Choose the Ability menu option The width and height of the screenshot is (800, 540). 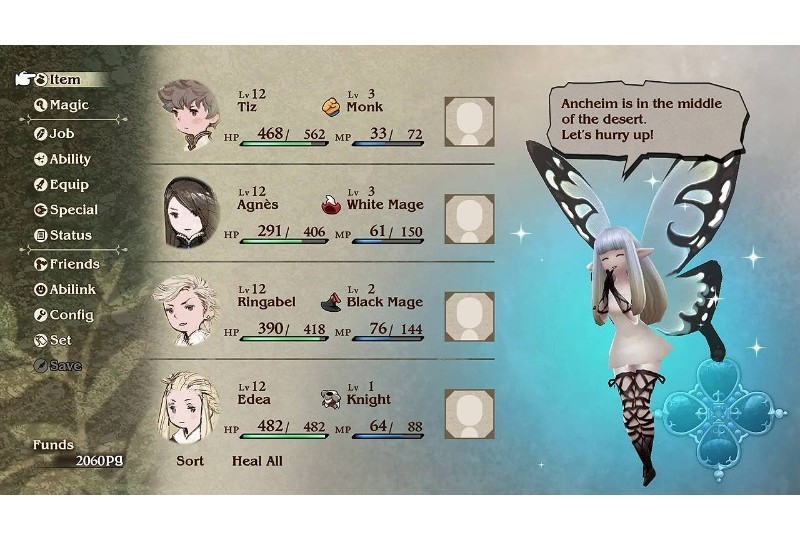69,159
